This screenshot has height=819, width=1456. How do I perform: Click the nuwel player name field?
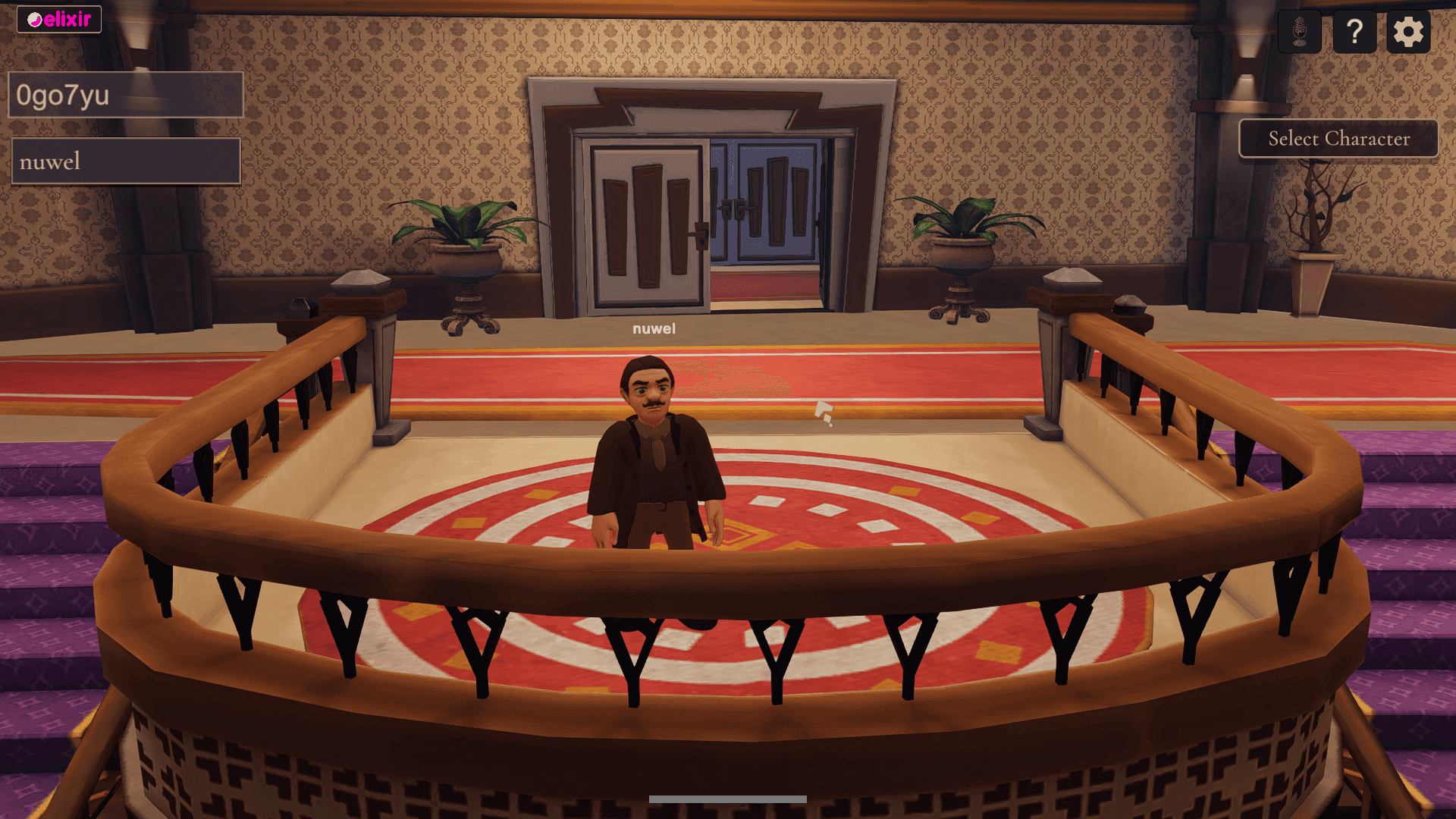(126, 161)
